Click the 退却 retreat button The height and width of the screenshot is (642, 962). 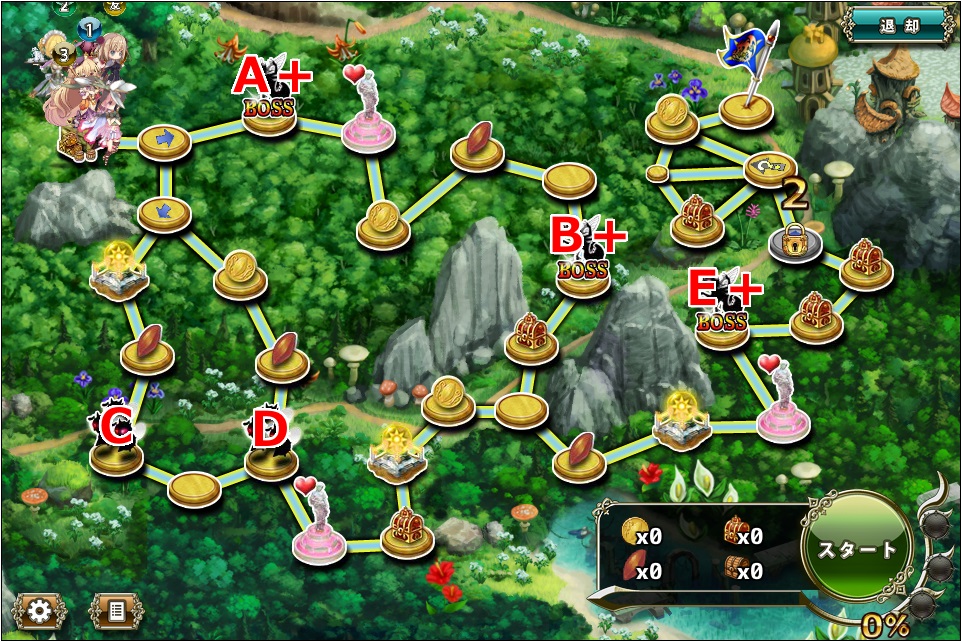[896, 25]
